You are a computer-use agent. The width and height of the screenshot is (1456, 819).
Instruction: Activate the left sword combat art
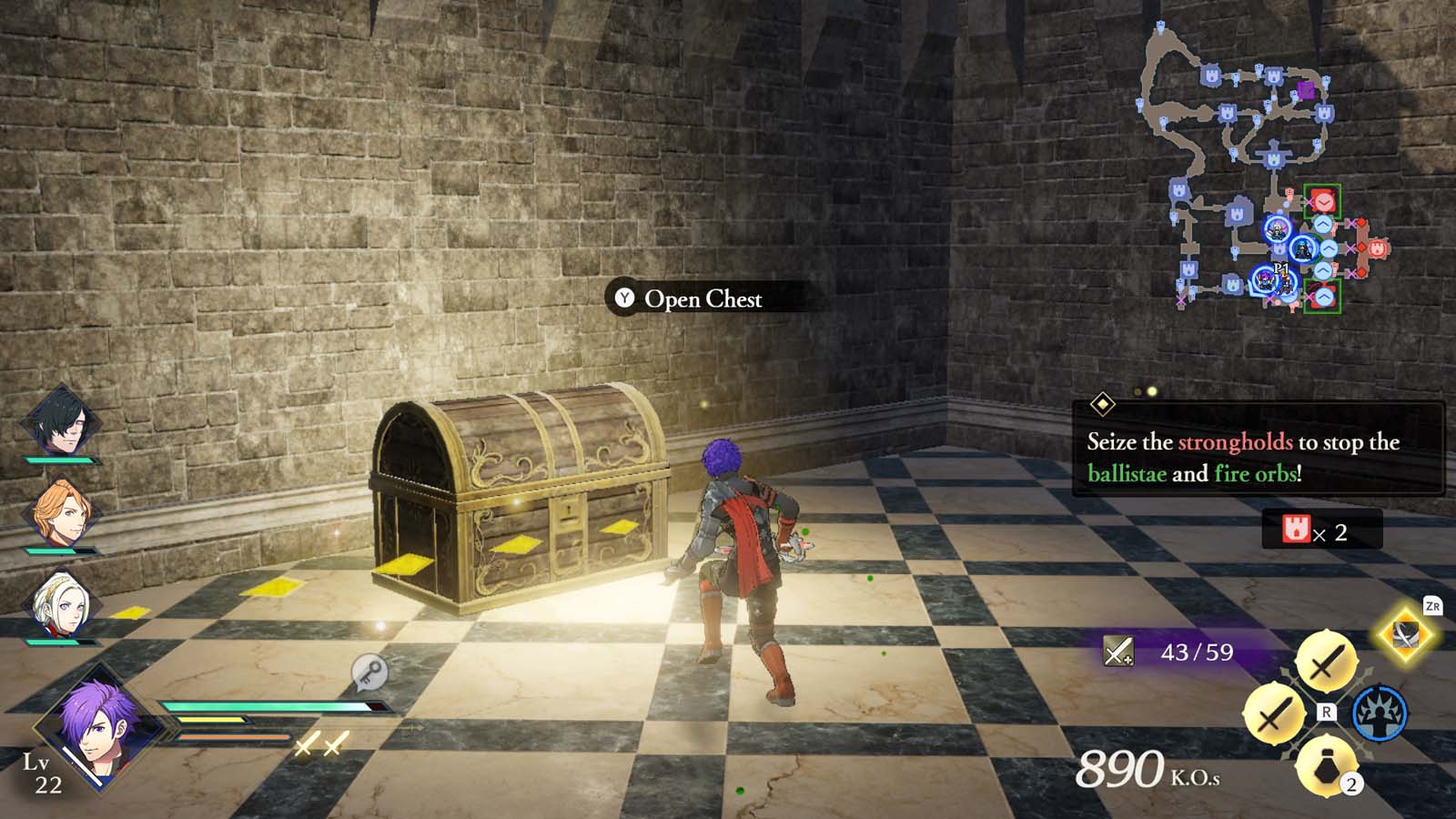(x=1273, y=713)
